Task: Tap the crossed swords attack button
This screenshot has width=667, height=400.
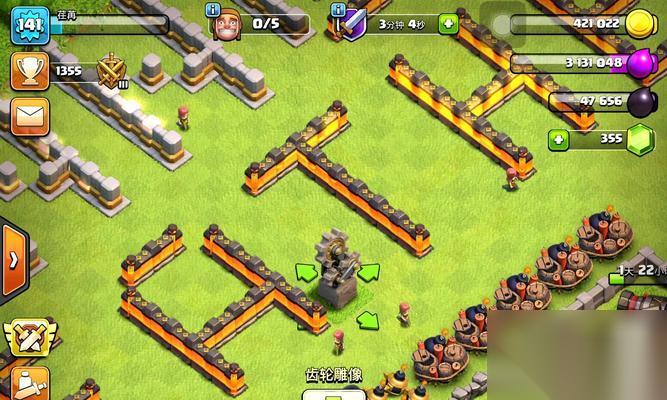Action: pyautogui.click(x=27, y=338)
